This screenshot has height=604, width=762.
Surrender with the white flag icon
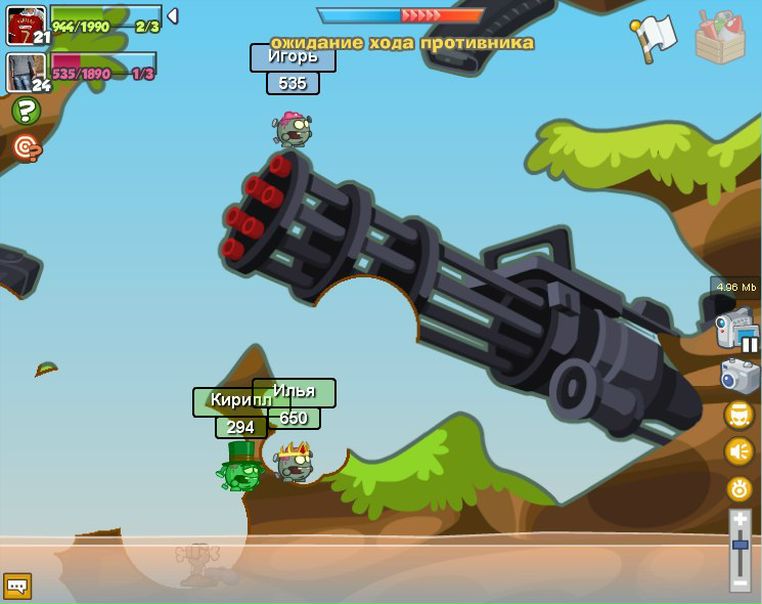[654, 37]
